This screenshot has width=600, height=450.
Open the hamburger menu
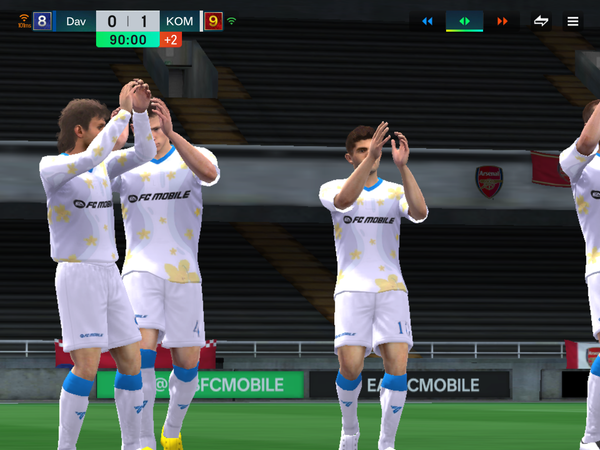(573, 21)
